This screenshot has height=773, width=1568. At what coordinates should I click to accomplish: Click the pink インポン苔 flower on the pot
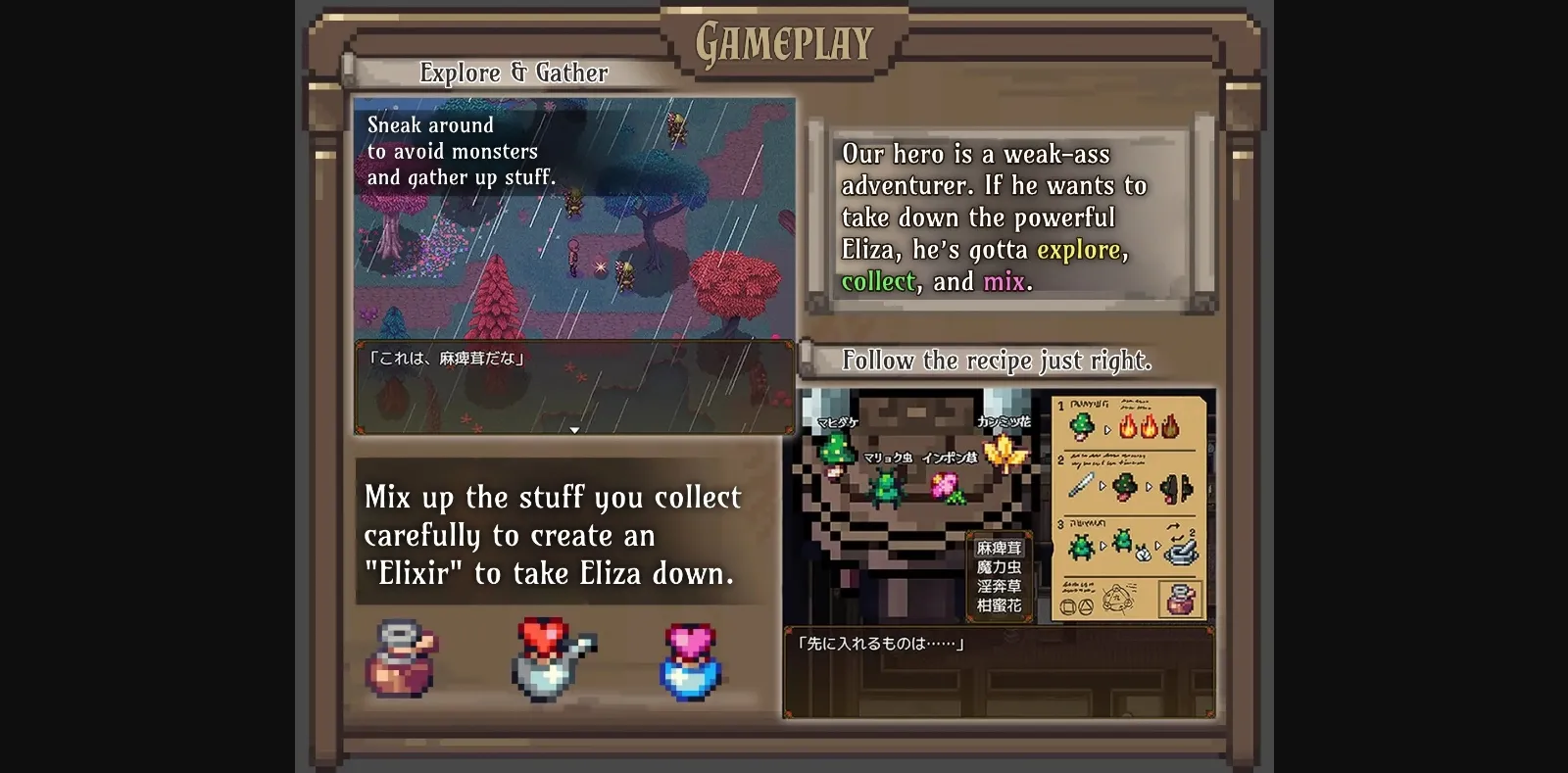tap(945, 486)
